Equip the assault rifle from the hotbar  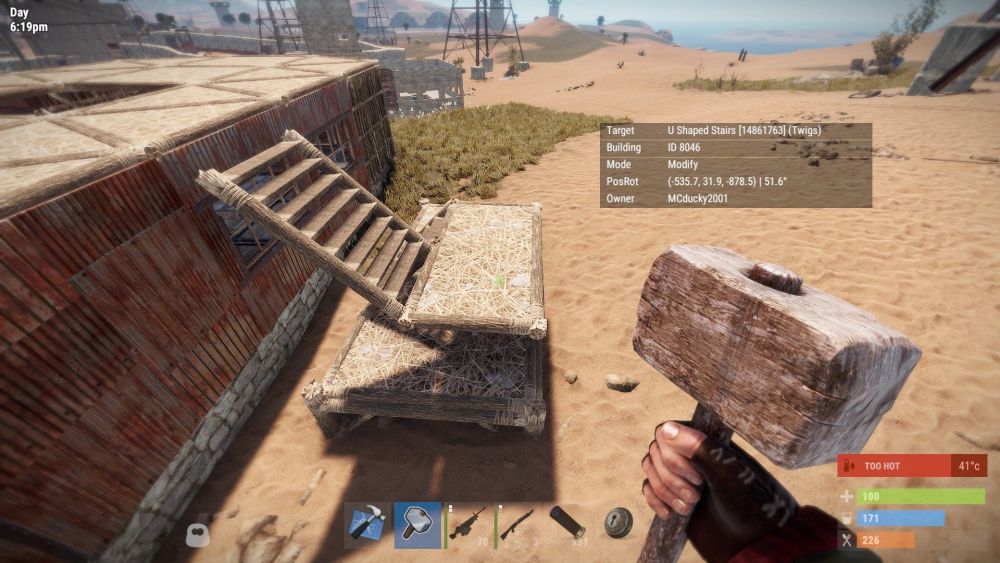click(468, 524)
